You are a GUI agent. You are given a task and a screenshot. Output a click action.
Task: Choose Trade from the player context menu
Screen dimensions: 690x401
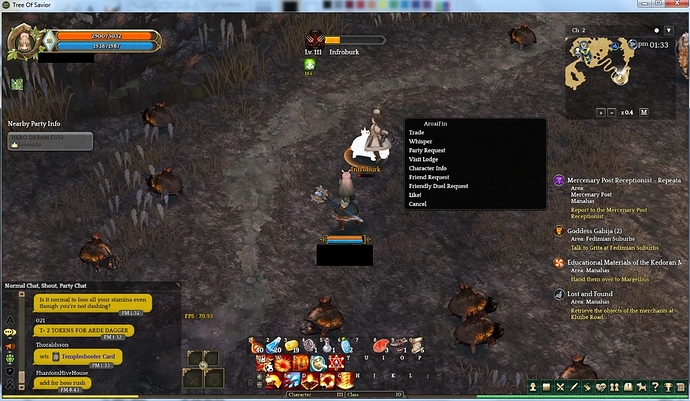(x=417, y=133)
